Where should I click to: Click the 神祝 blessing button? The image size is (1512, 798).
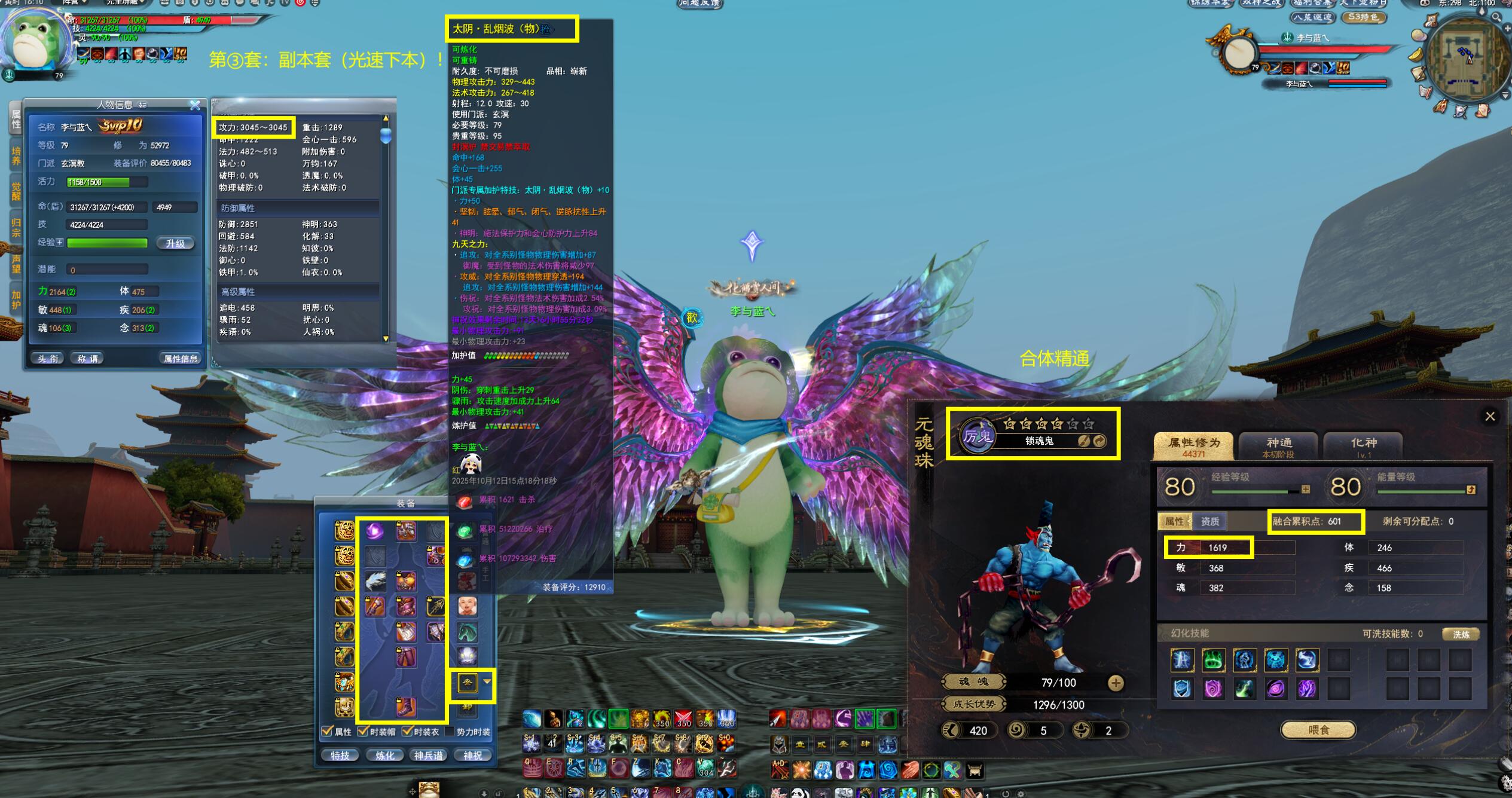472,756
